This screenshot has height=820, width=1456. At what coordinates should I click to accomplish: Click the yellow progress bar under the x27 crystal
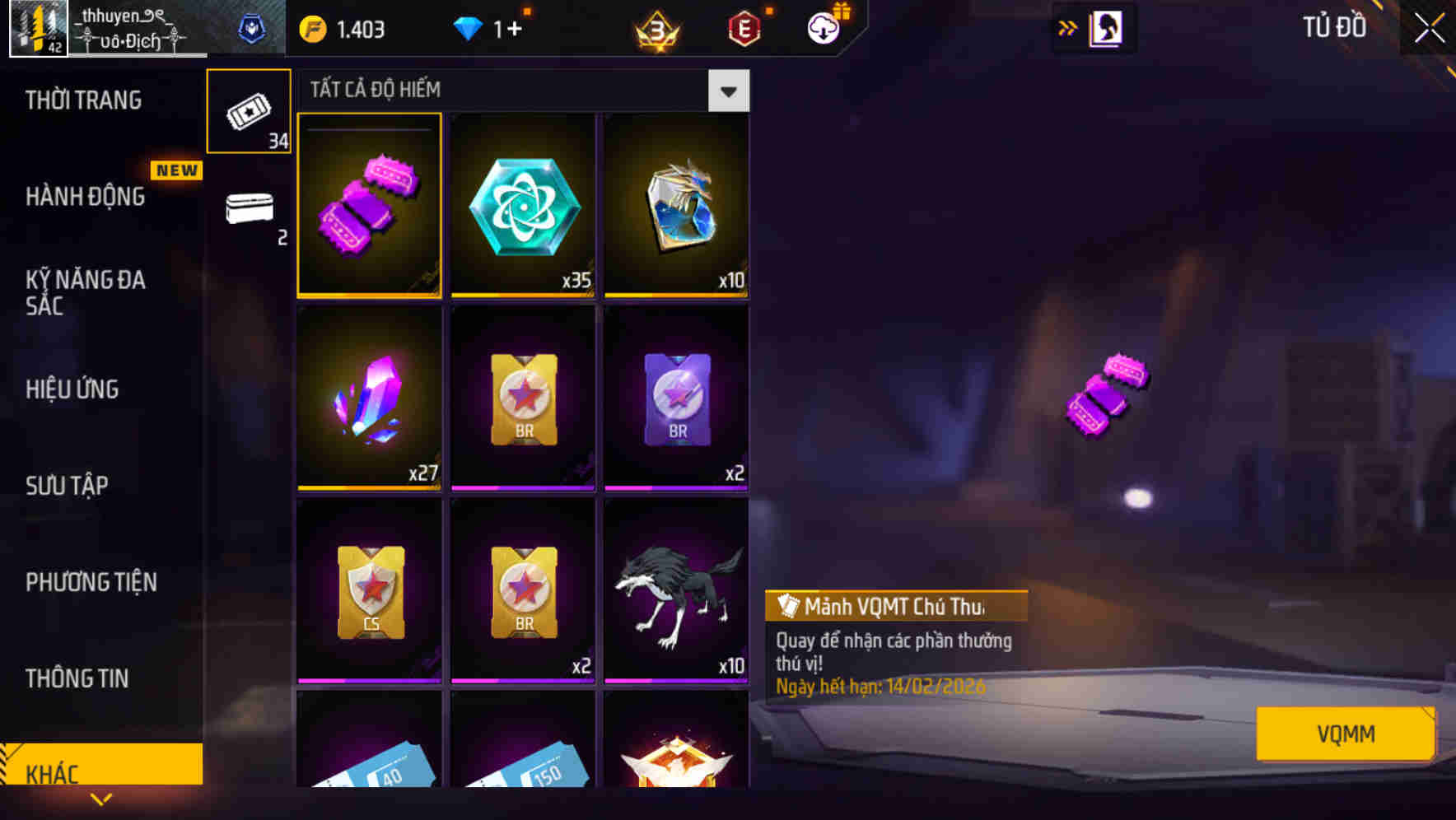click(369, 489)
